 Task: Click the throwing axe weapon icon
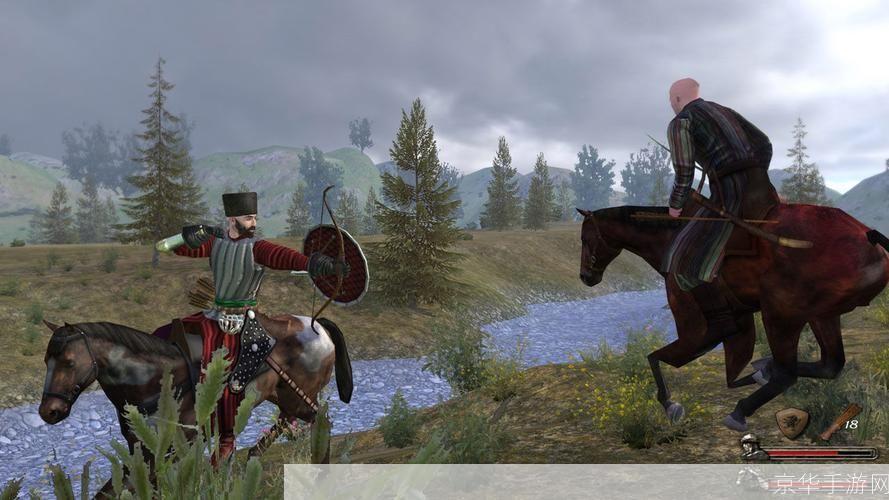tap(840, 422)
